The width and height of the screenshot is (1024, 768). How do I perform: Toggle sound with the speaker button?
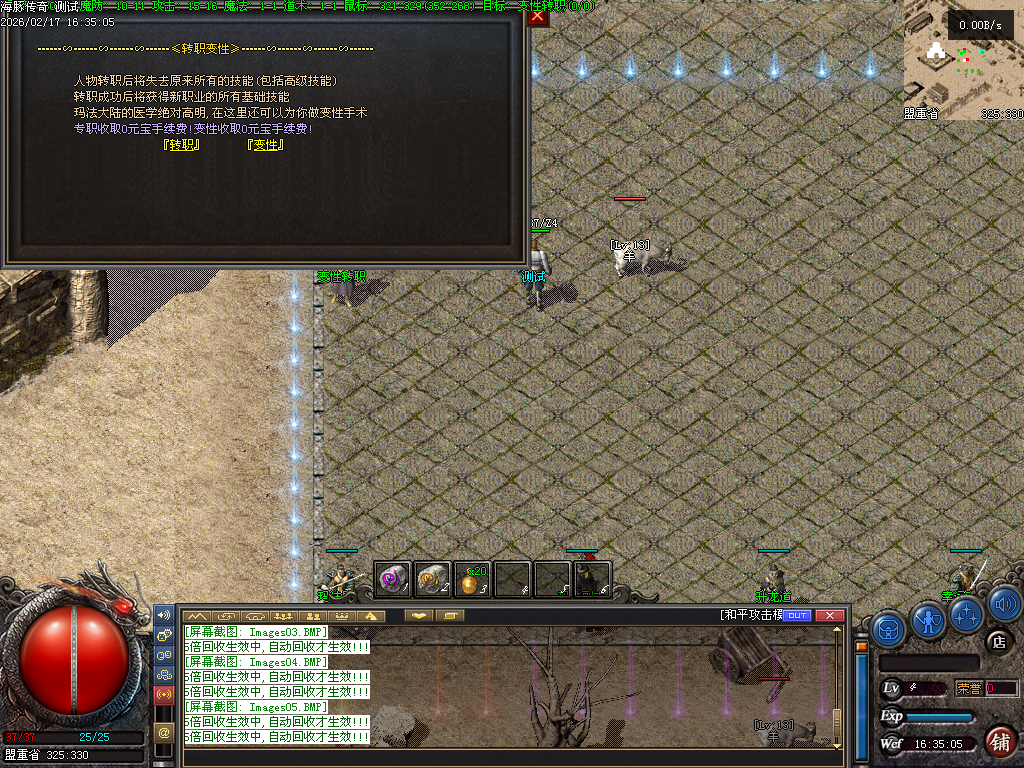(1005, 604)
